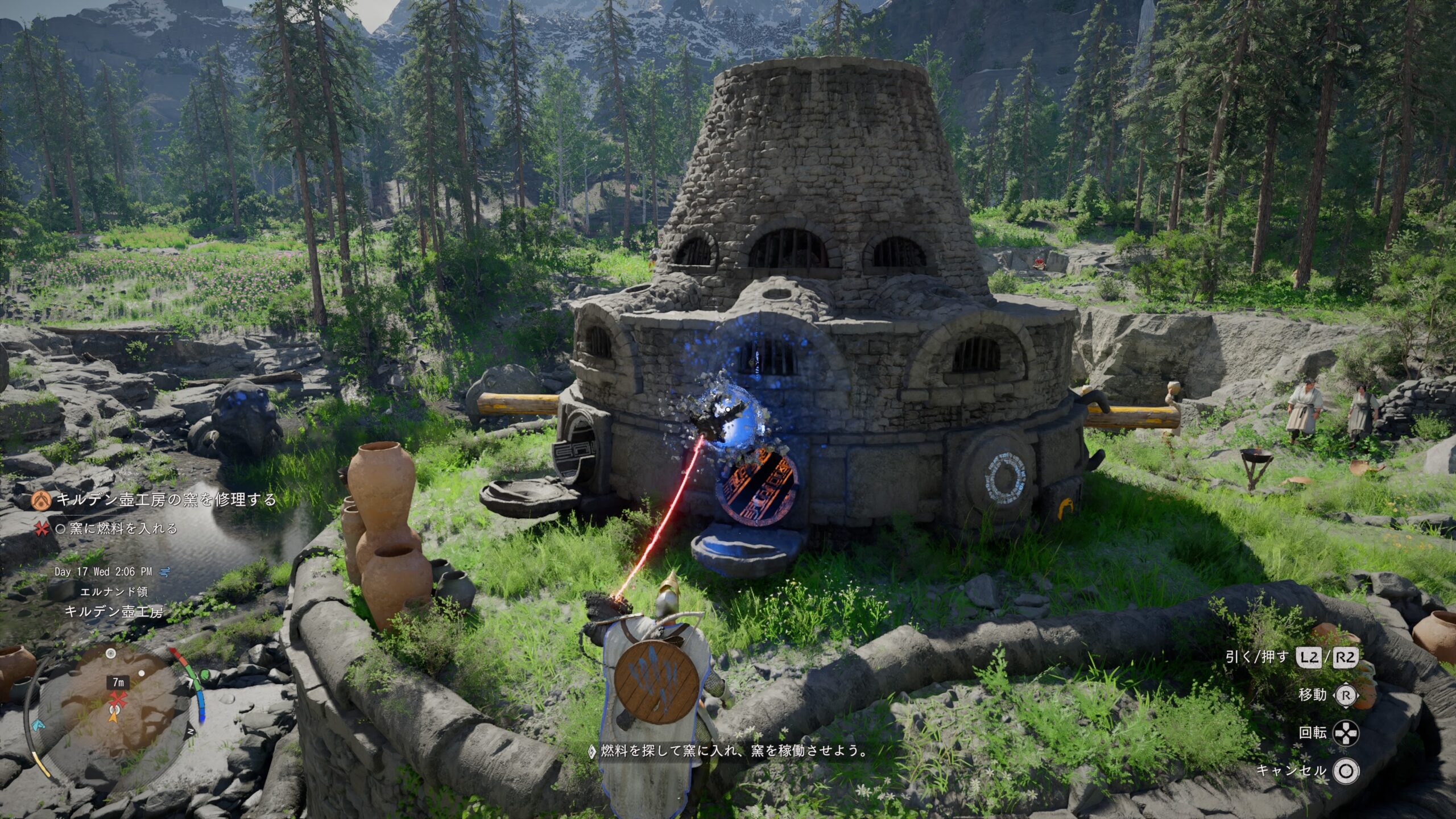Viewport: 1456px width, 819px height.
Task: Select the blue horse icon beside minimap
Action: 38,725
